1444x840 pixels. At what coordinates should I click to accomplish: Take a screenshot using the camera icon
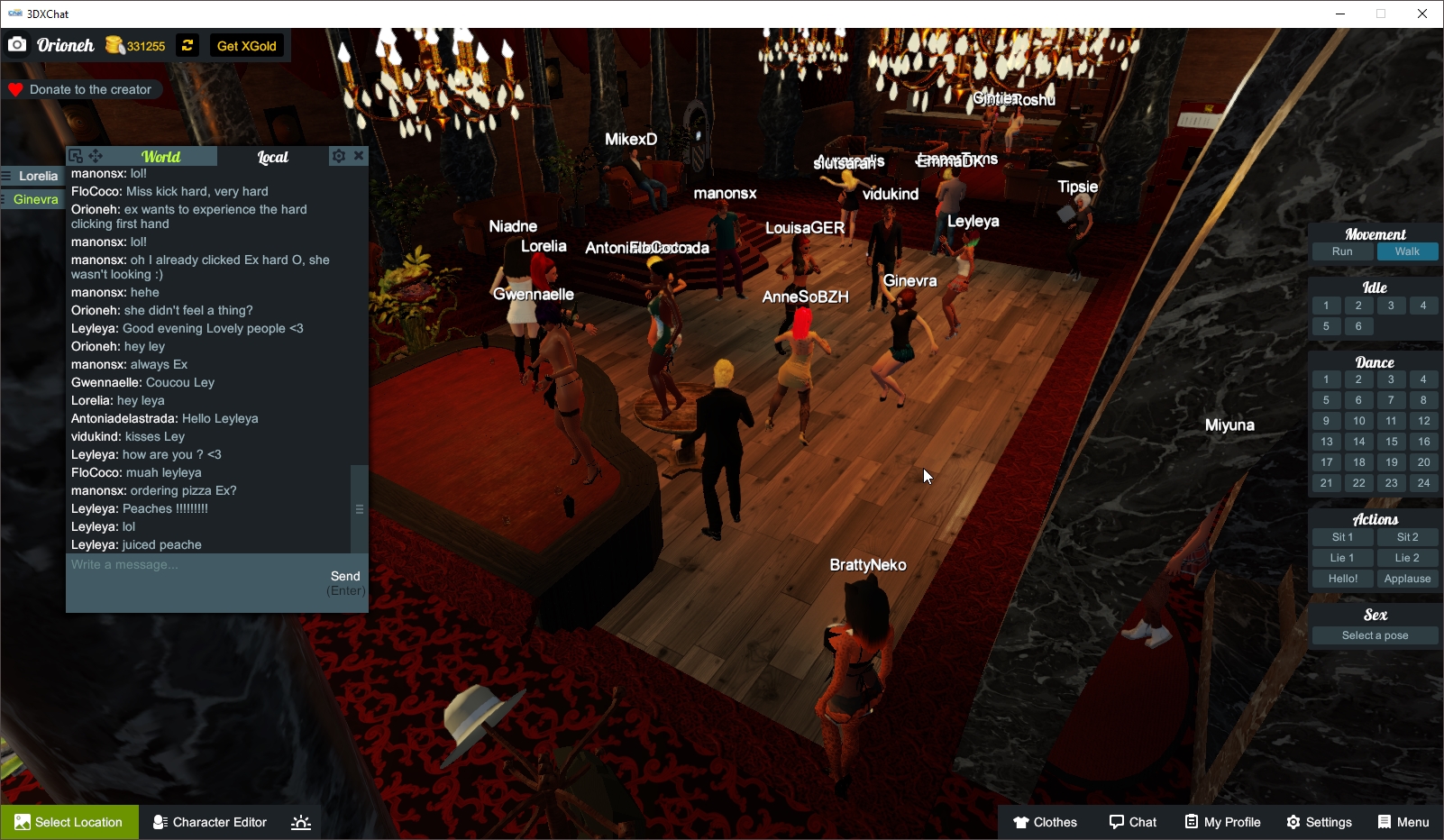pyautogui.click(x=16, y=44)
